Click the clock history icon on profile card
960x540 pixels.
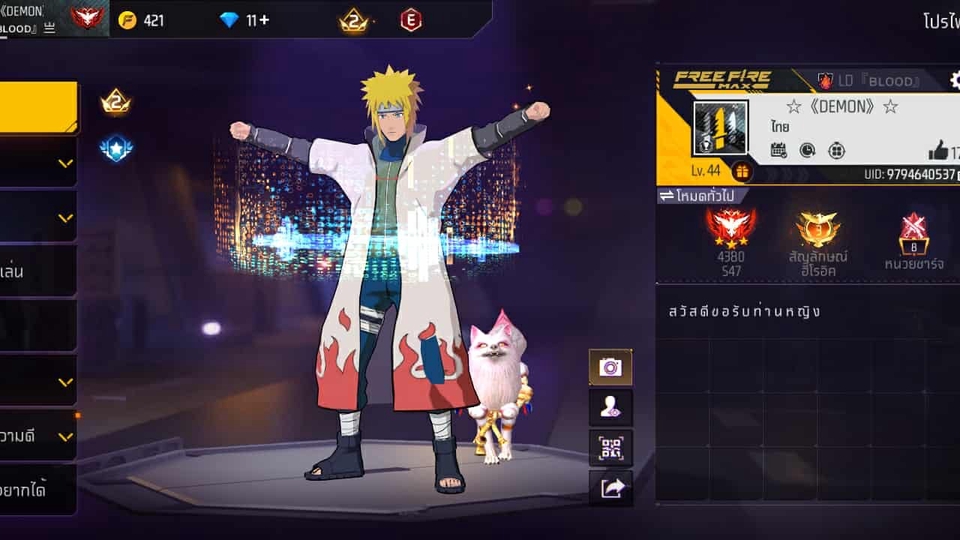click(x=807, y=151)
